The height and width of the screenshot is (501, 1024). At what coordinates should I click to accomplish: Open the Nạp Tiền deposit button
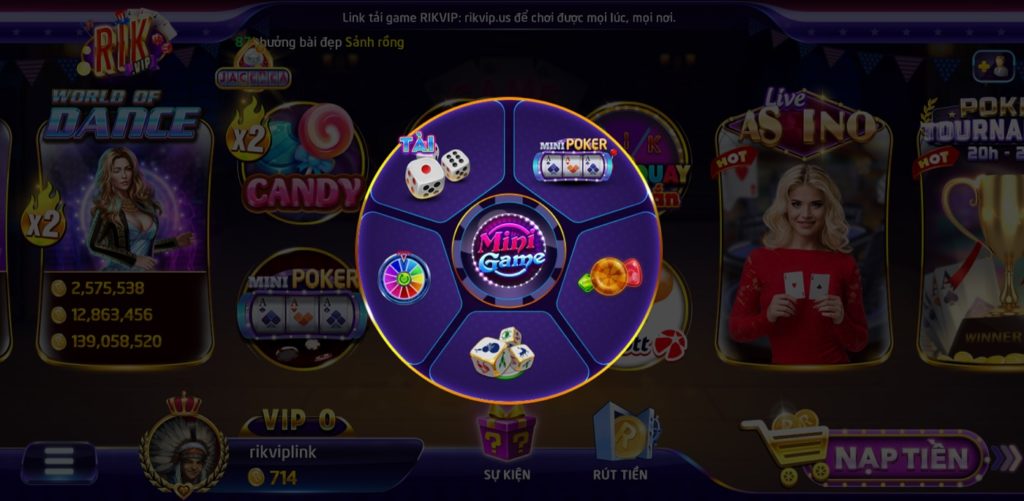click(x=901, y=459)
